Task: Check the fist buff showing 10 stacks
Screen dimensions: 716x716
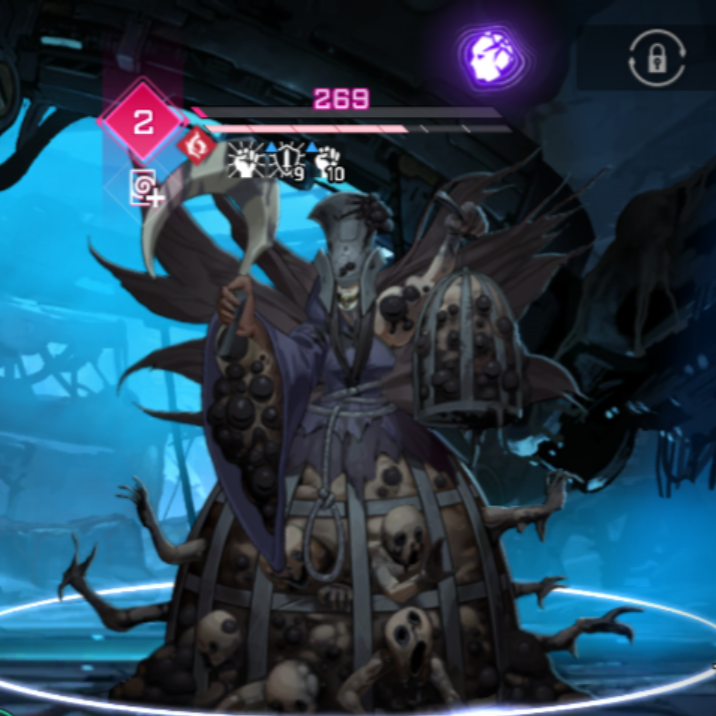Action: tap(329, 162)
